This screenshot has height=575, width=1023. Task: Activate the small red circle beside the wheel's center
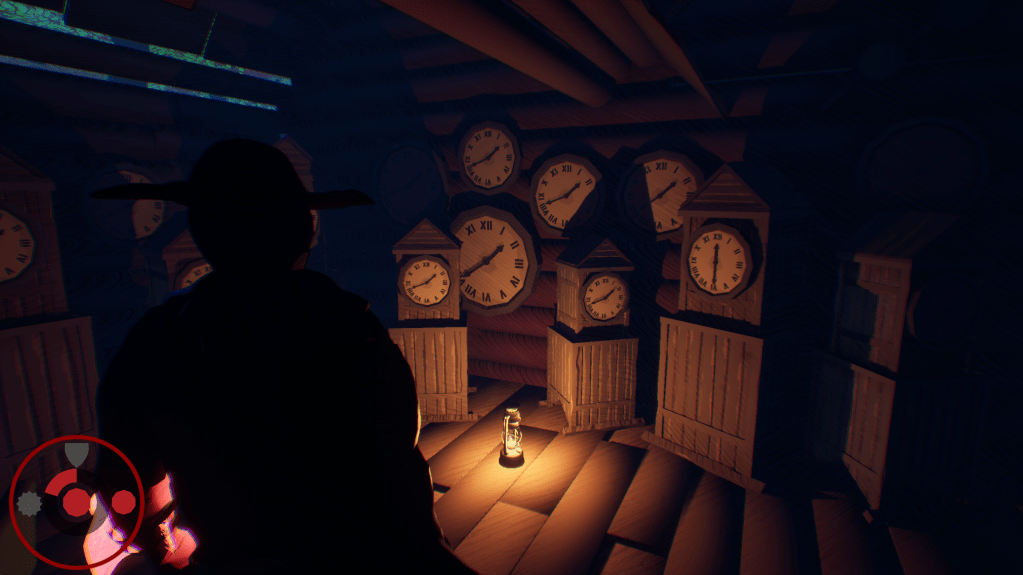tap(123, 502)
